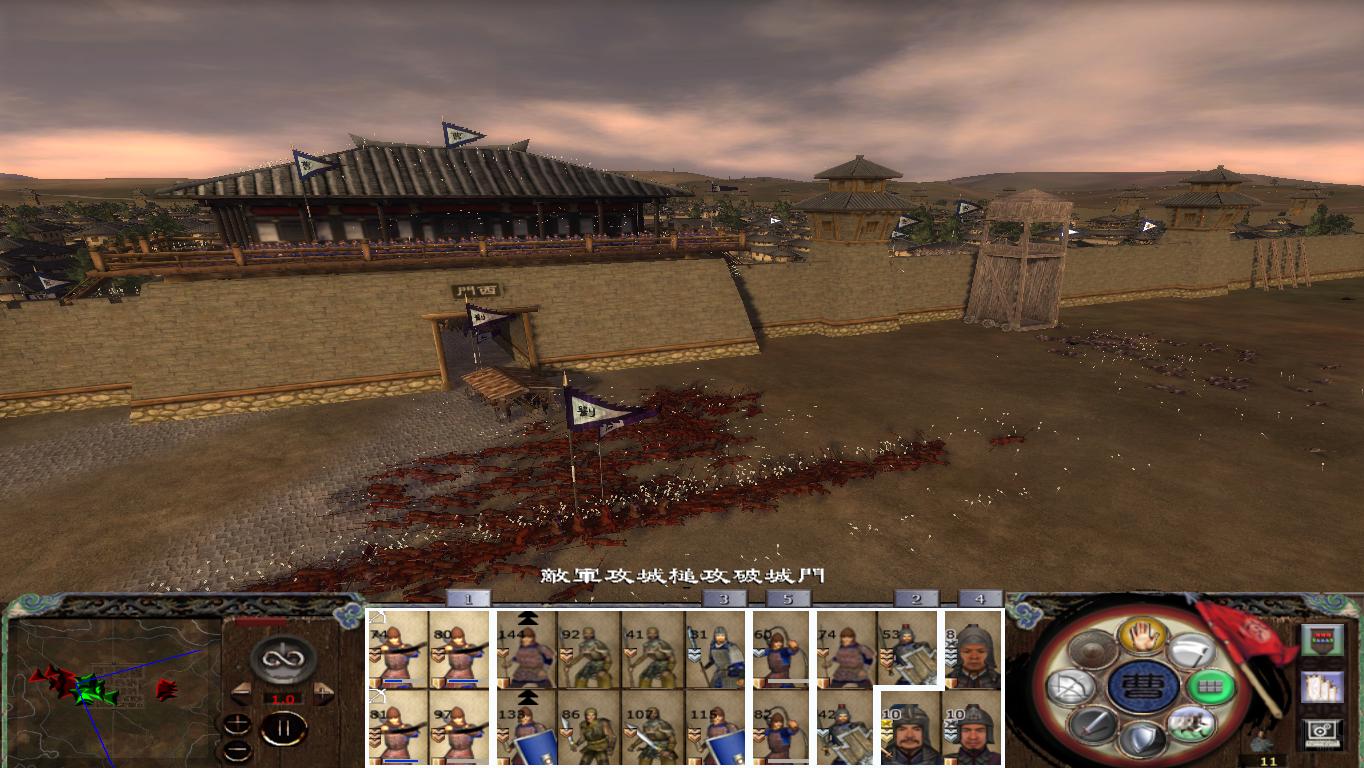Open cinematic view with the camera icon
Screen dimensions: 1364x768
(1320, 732)
